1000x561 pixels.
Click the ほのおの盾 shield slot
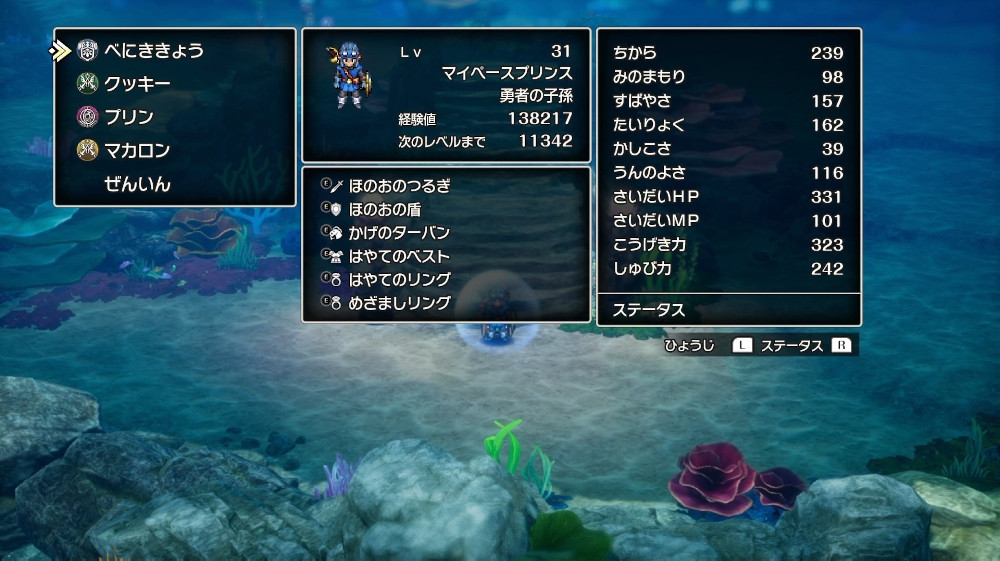click(385, 209)
